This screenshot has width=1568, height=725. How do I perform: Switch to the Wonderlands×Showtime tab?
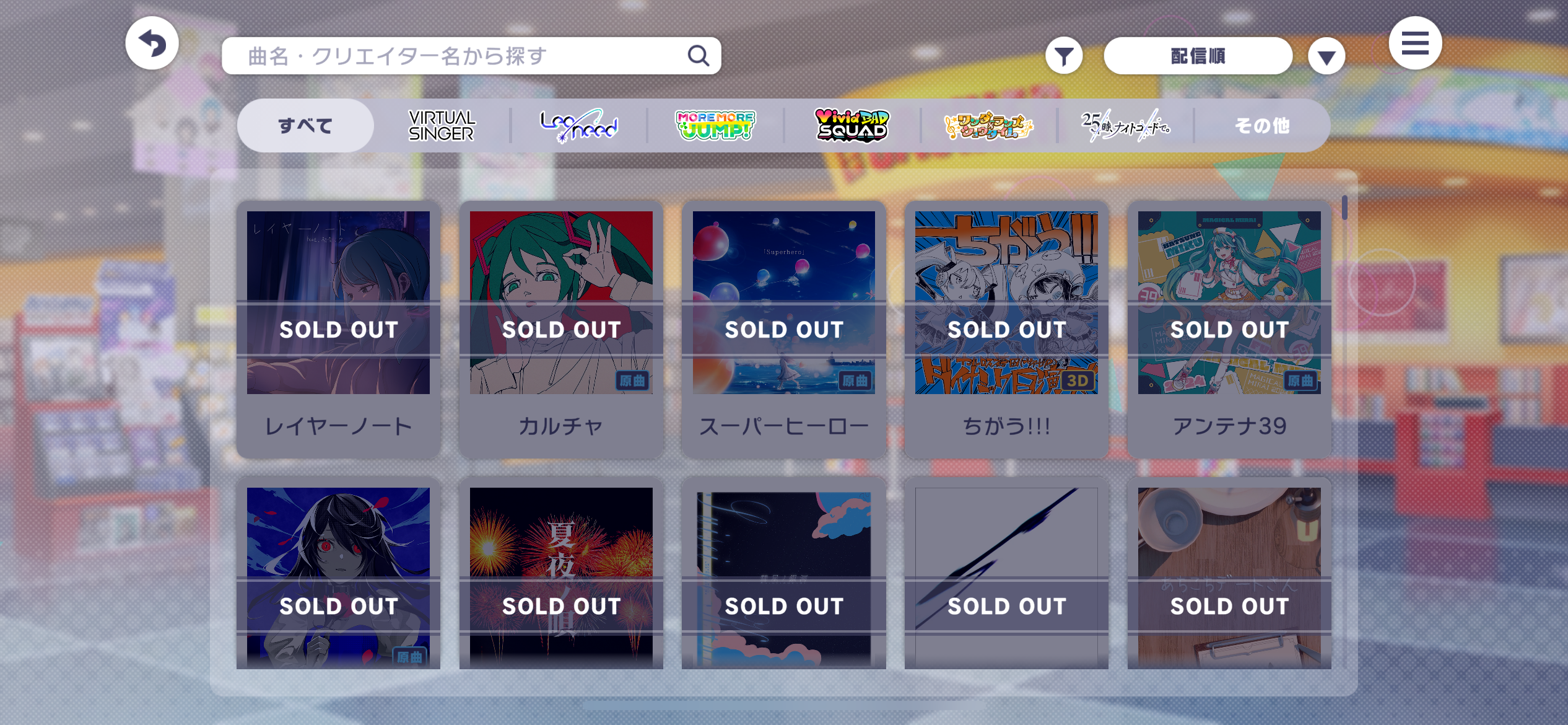click(988, 126)
